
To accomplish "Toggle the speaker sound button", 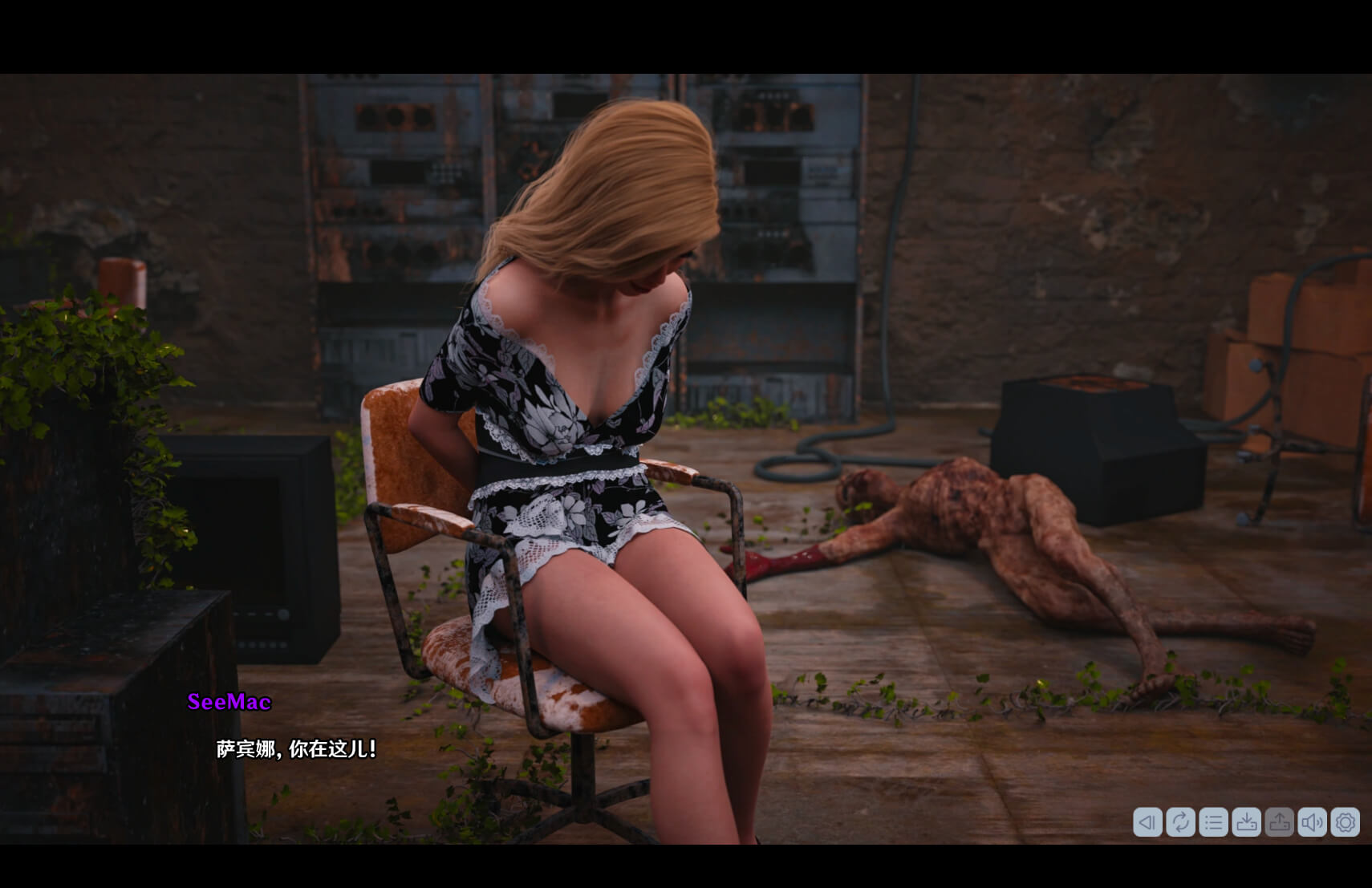I will pyautogui.click(x=1312, y=822).
